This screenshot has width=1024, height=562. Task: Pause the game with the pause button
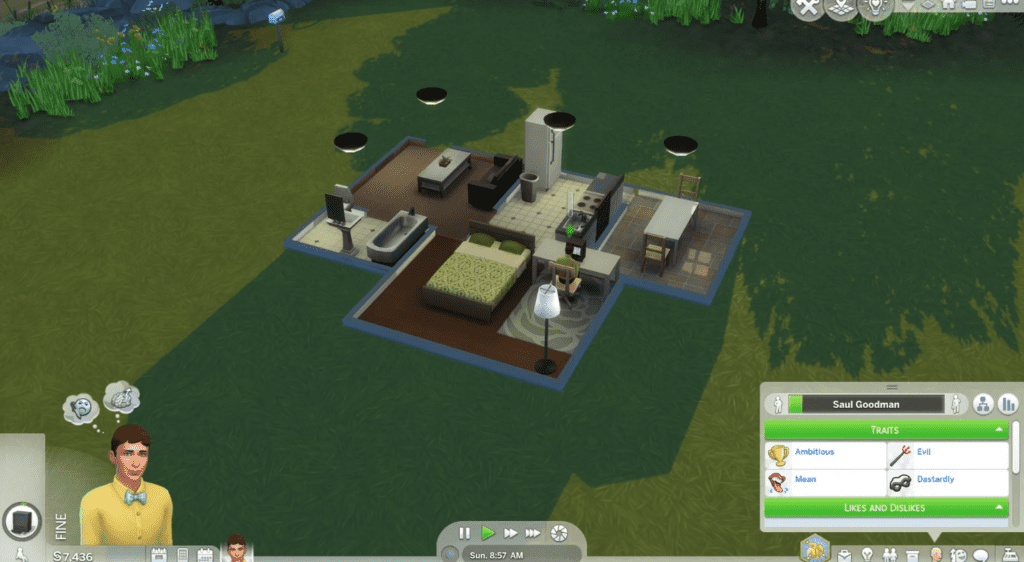[464, 533]
